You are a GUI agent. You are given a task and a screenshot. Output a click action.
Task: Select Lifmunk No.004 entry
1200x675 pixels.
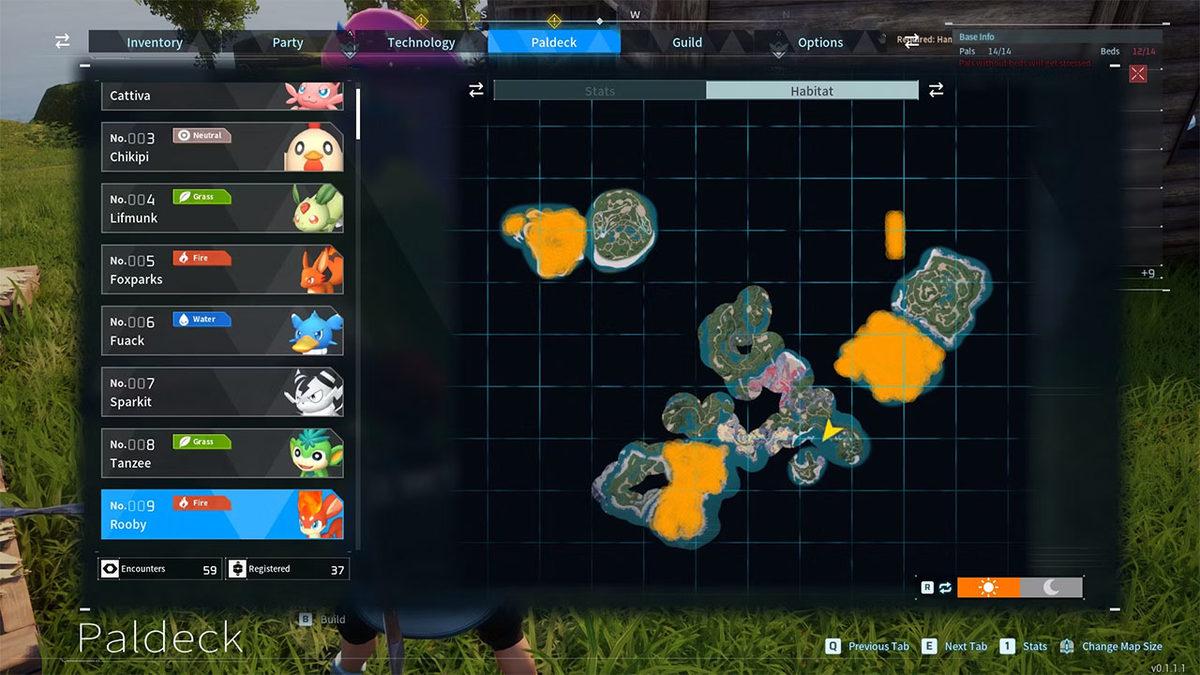(x=222, y=208)
